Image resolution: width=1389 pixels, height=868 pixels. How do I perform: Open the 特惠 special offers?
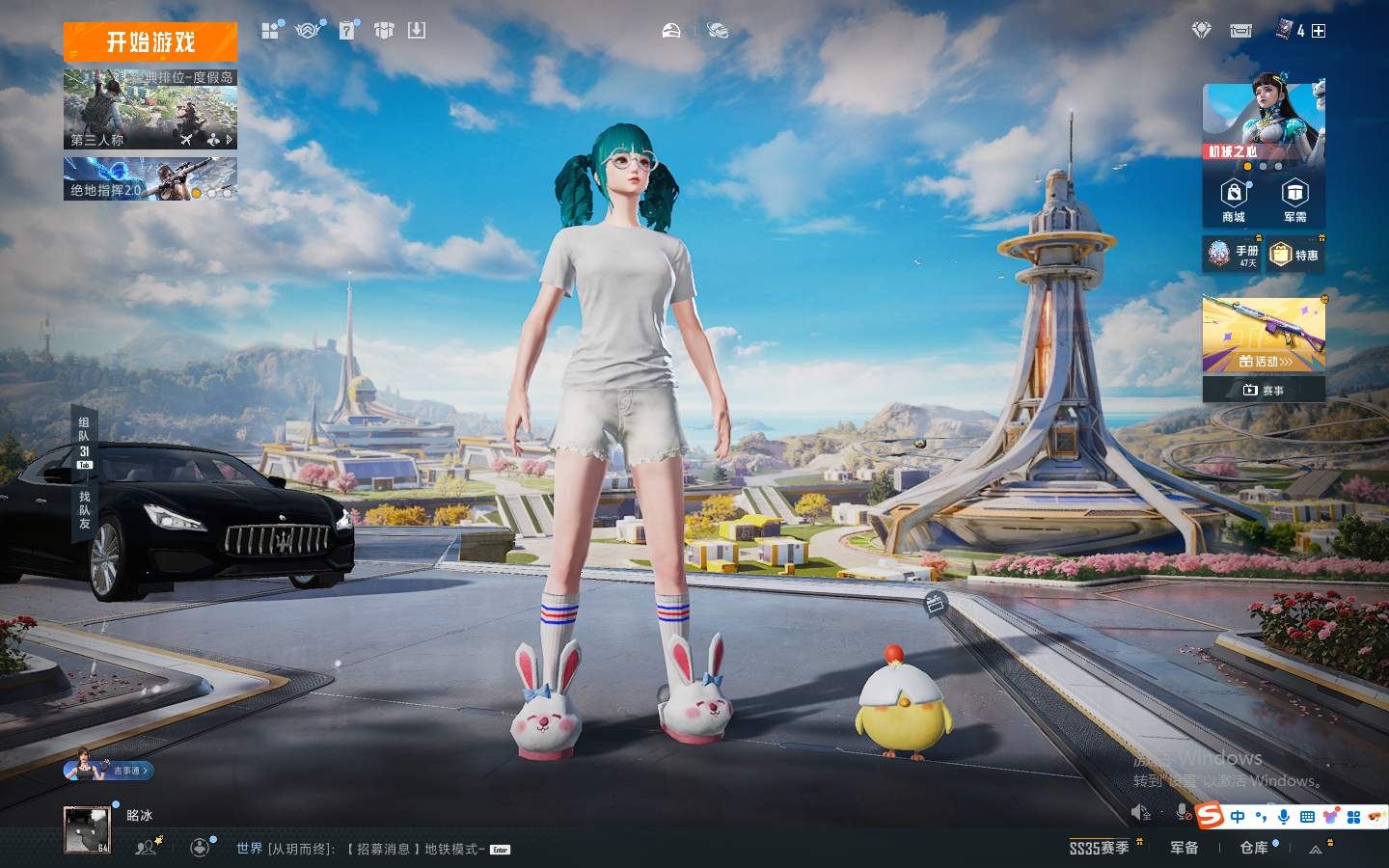[1295, 255]
